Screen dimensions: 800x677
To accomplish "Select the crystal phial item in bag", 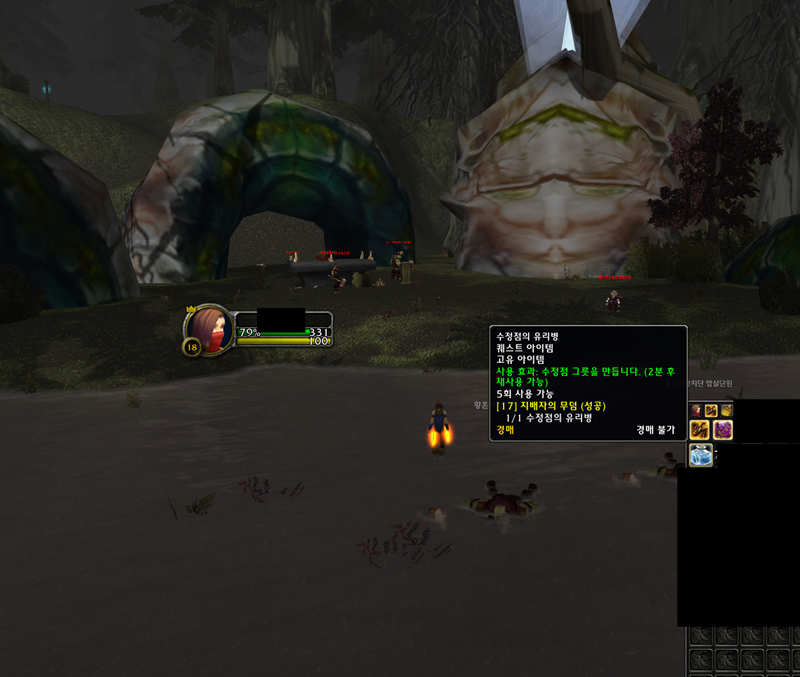I will pyautogui.click(x=700, y=456).
